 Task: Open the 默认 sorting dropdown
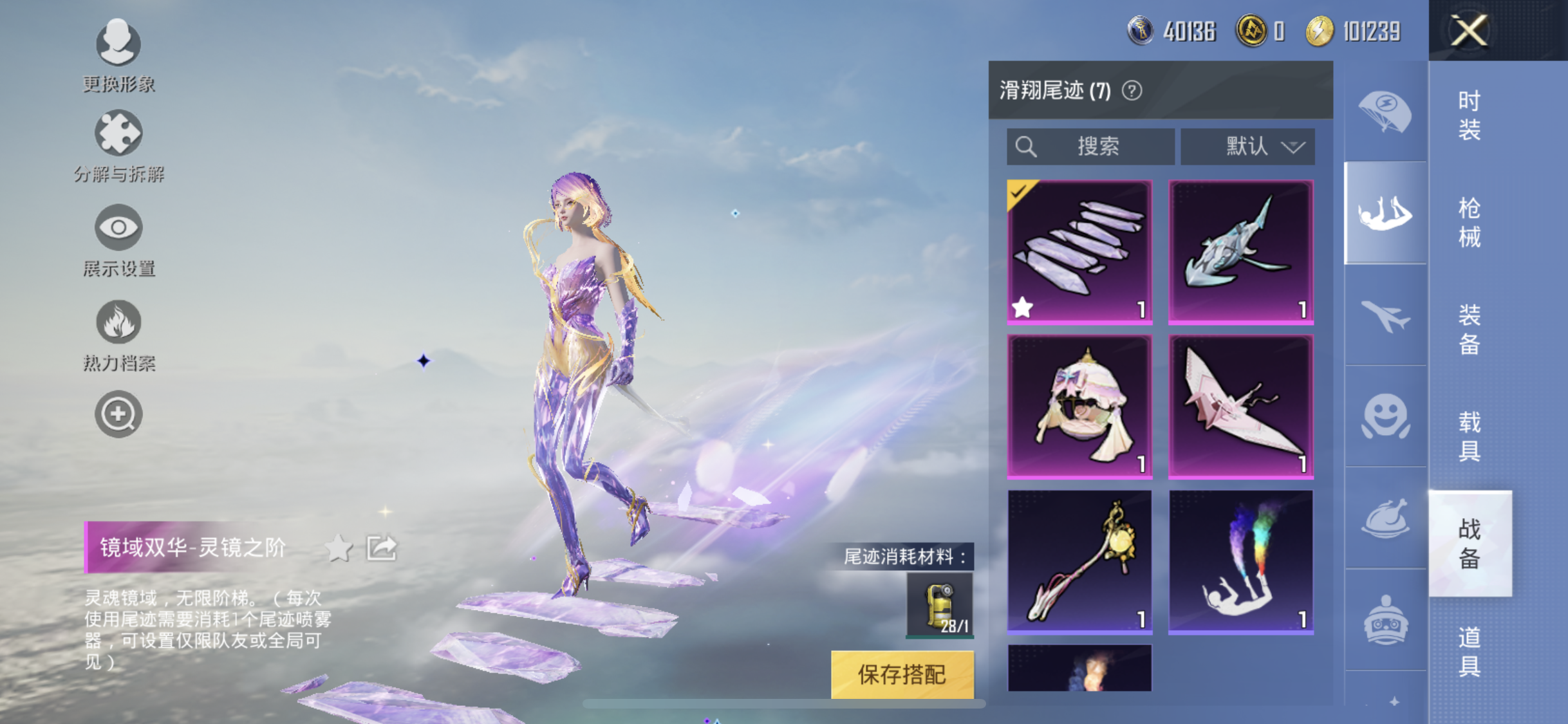point(1247,146)
